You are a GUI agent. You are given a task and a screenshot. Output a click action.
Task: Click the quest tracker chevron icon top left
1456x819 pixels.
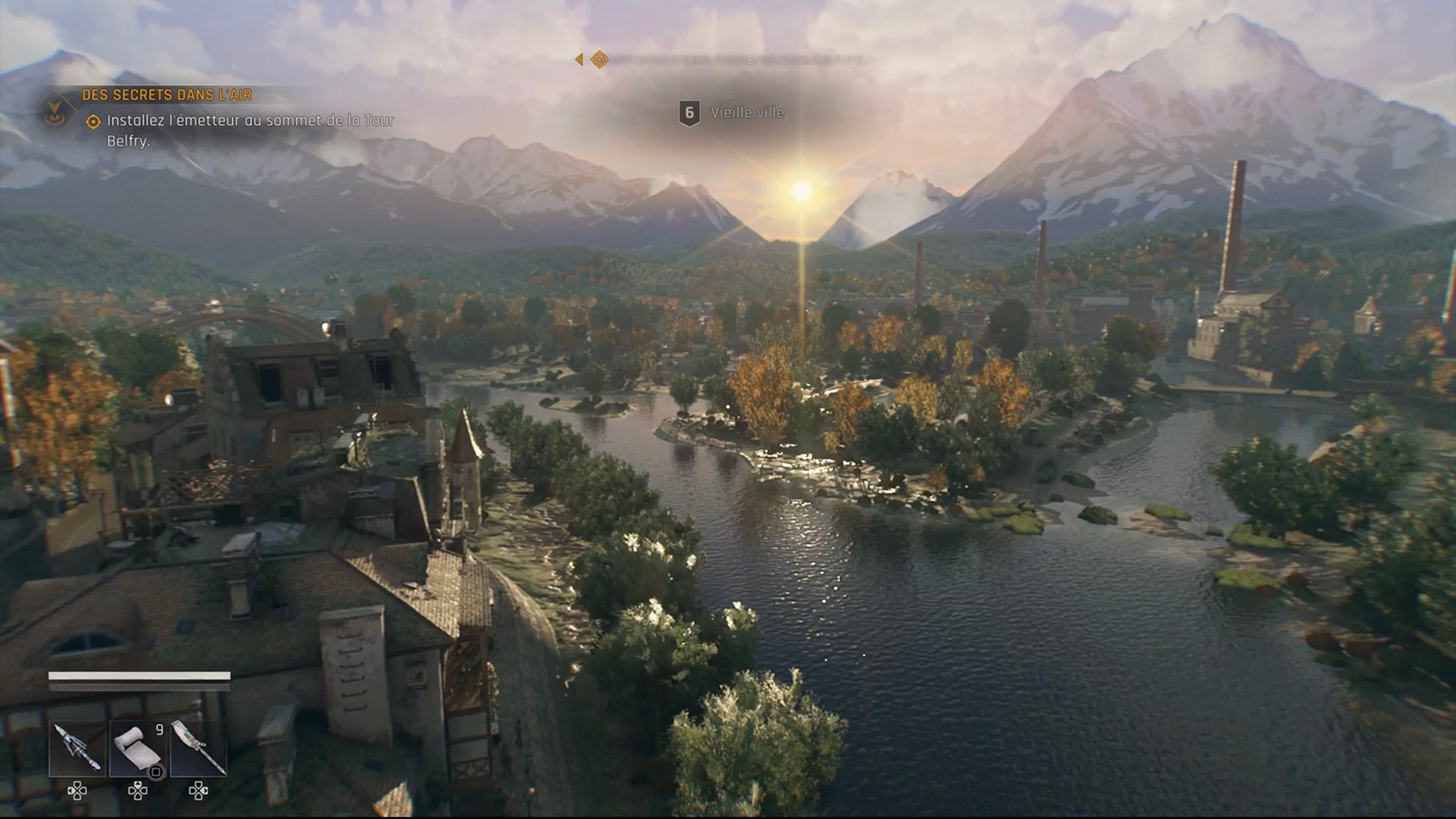point(53,106)
